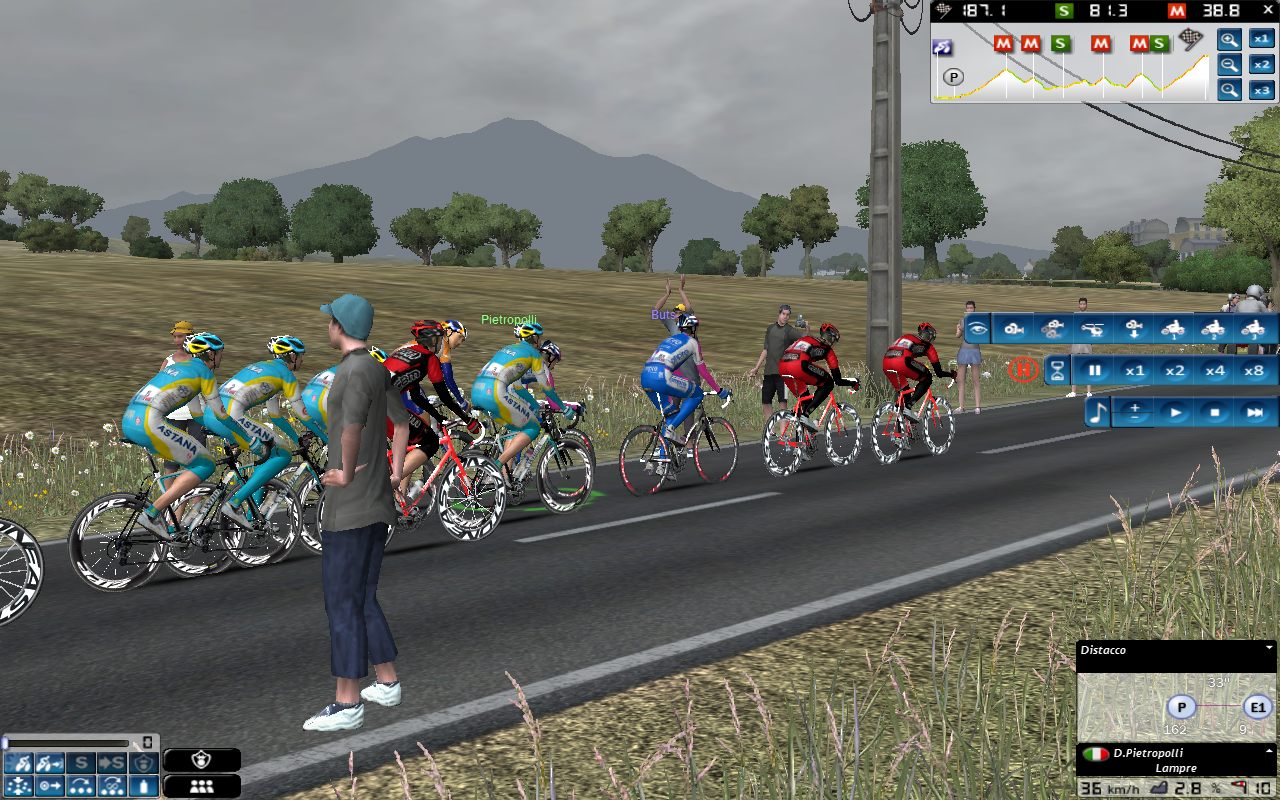Screen dimensions: 1280x800
Task: Toggle the eye camera panel
Action: [977, 329]
